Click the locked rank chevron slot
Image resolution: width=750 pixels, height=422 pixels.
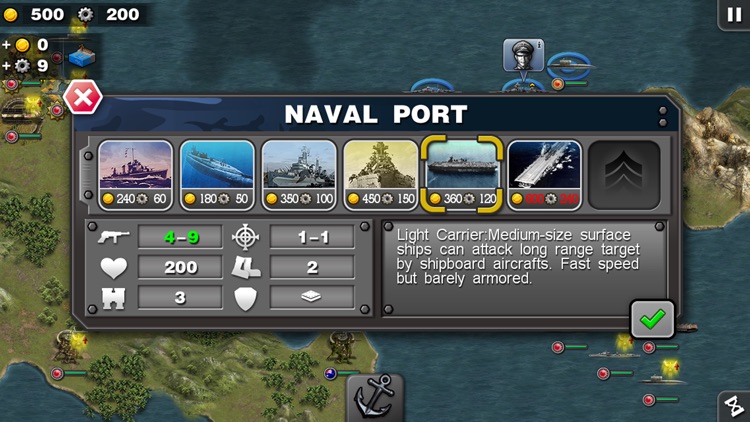[624, 174]
